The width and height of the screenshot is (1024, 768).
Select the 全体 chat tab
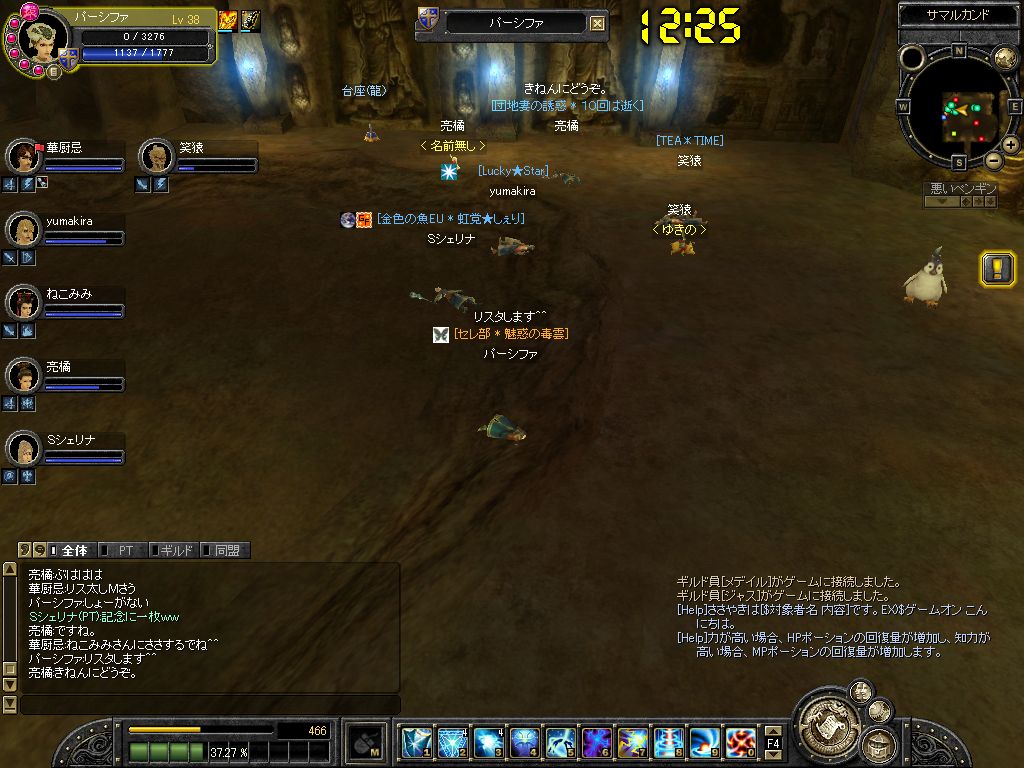(x=73, y=550)
